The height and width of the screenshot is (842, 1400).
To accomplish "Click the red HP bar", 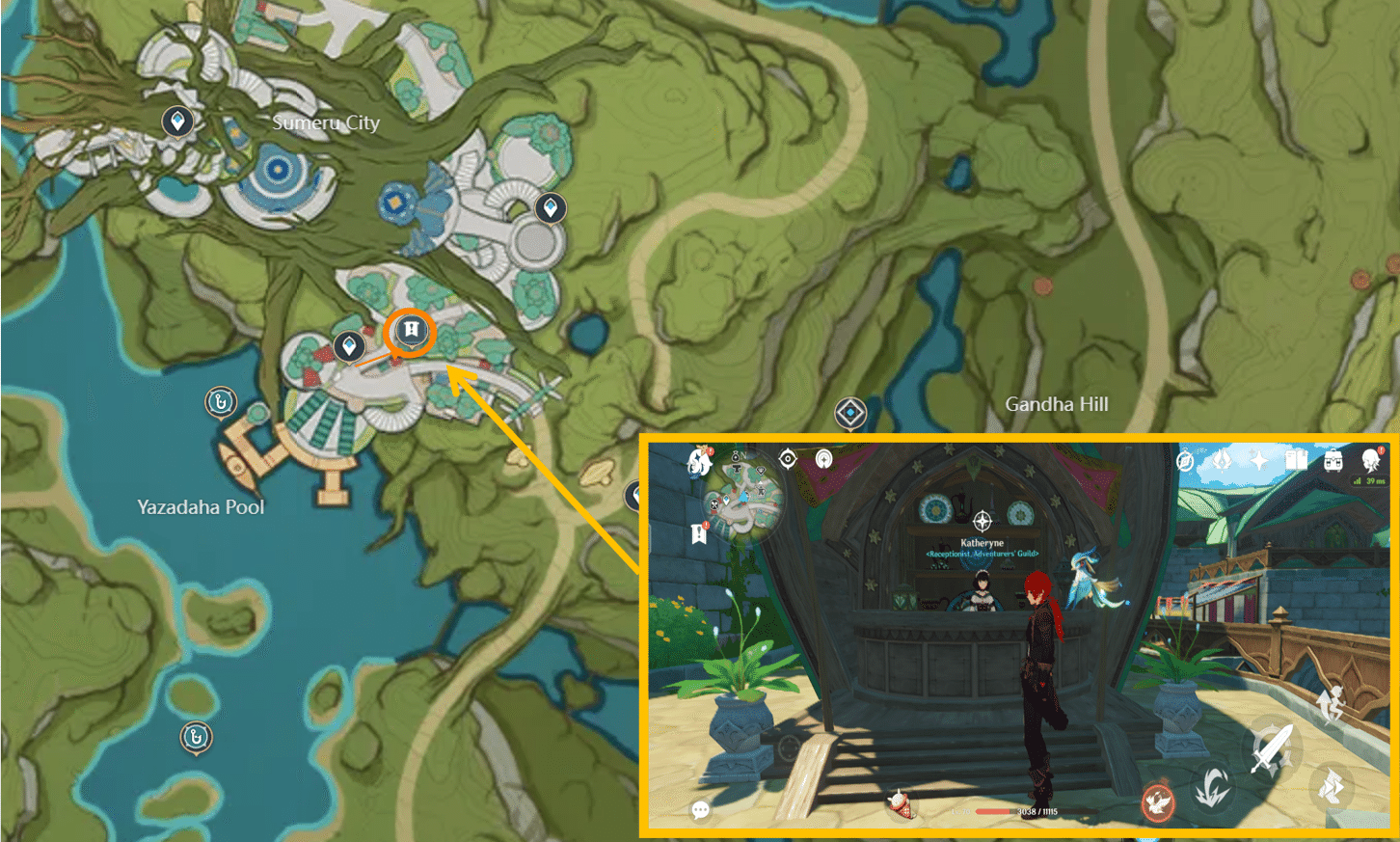I will click(991, 811).
